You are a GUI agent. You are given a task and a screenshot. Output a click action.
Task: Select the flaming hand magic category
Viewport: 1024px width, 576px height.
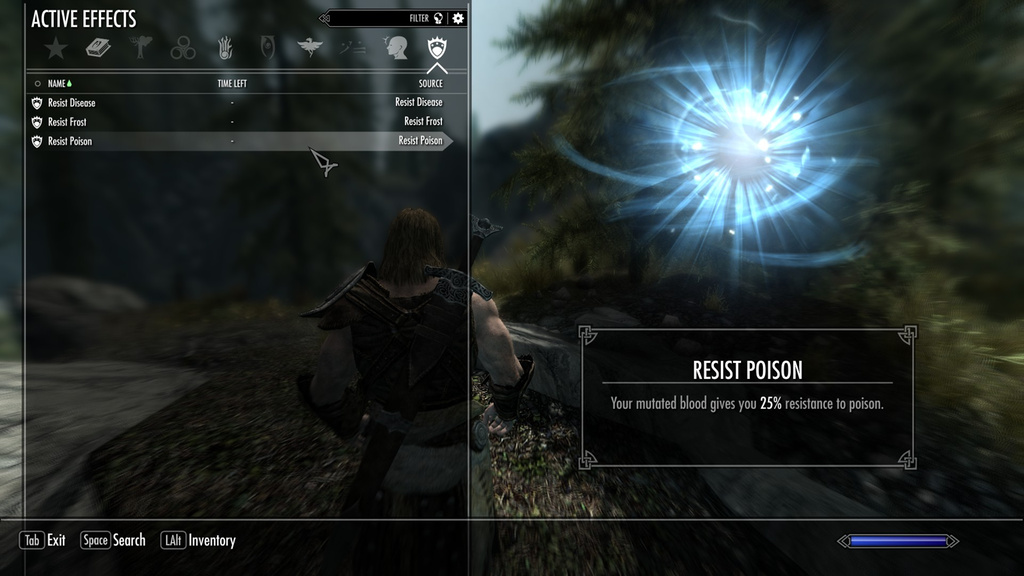[226, 47]
